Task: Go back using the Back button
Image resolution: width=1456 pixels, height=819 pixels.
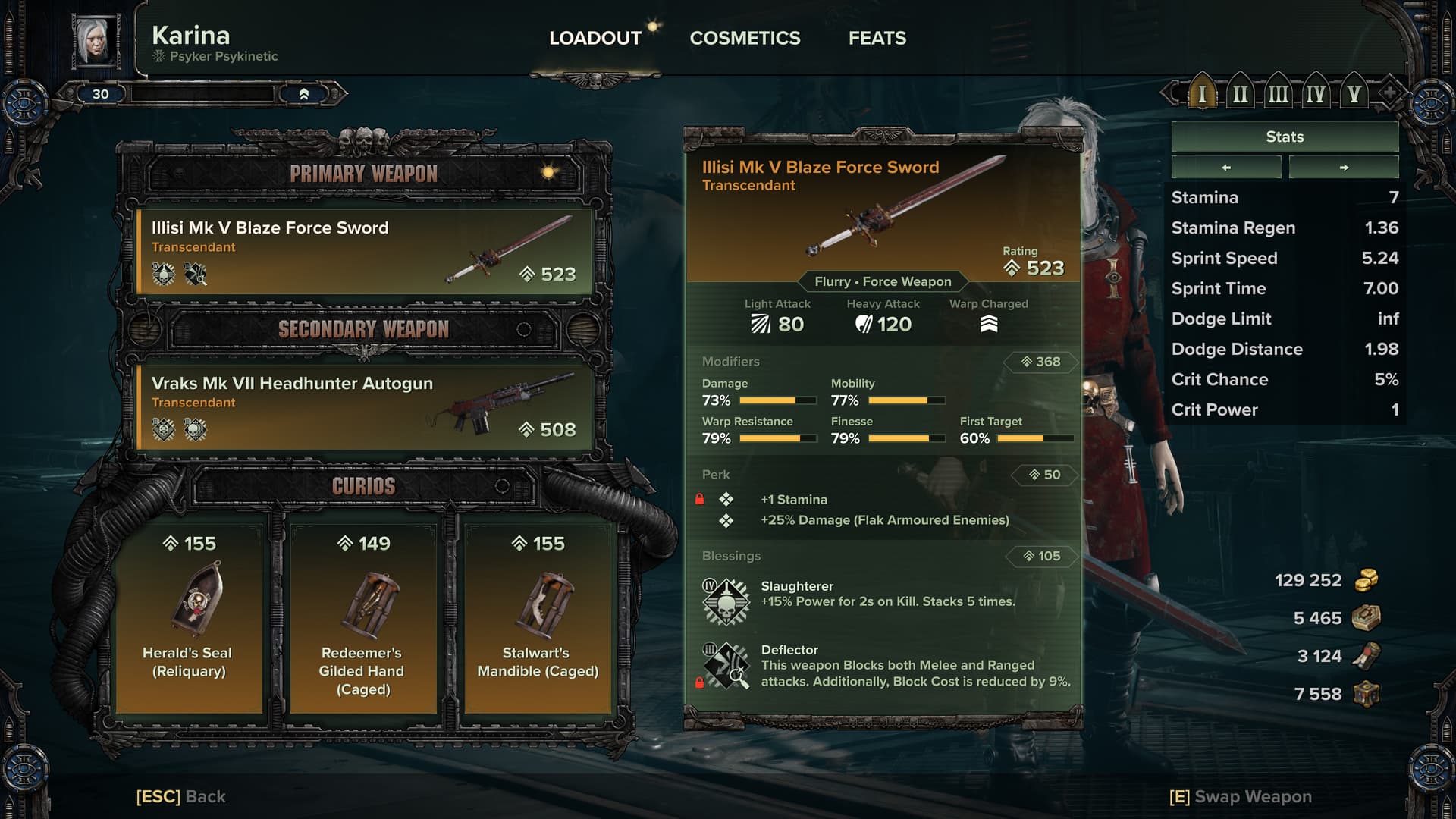Action: 181,796
